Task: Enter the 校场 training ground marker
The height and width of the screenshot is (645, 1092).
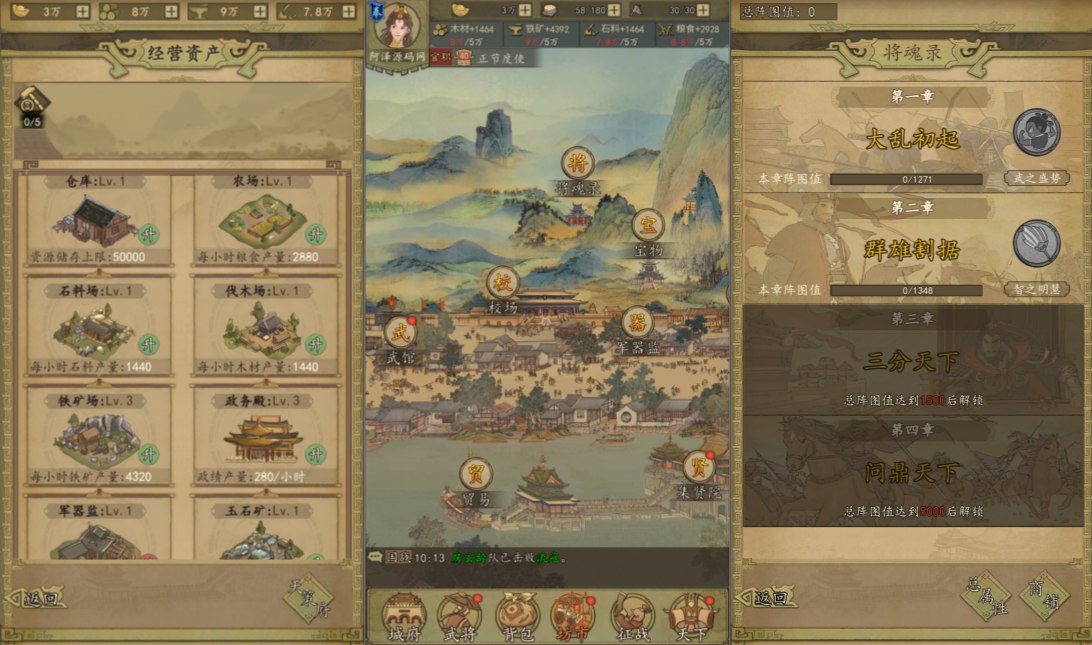Action: click(x=503, y=283)
